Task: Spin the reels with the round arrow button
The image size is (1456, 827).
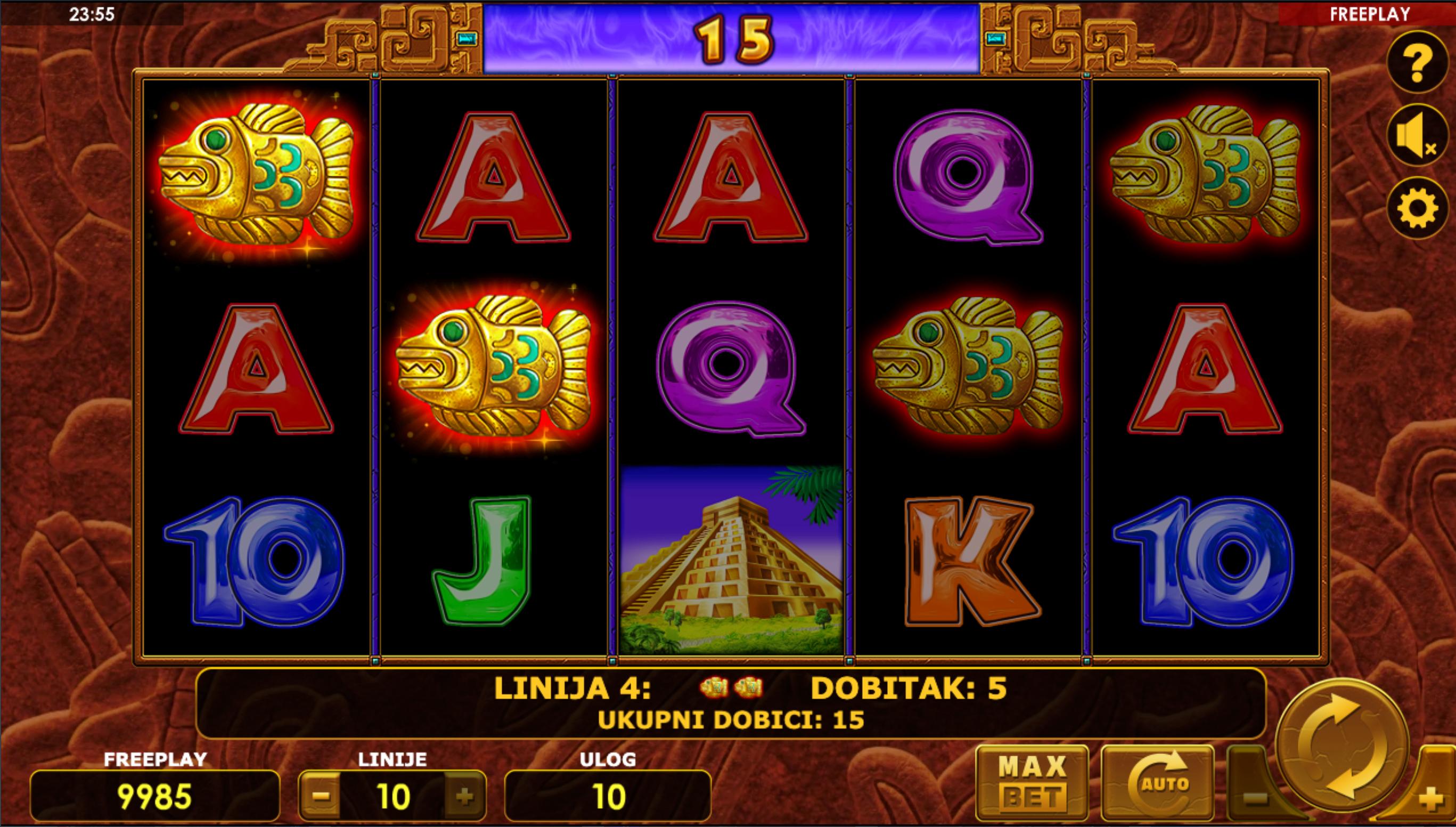Action: pos(1342,747)
